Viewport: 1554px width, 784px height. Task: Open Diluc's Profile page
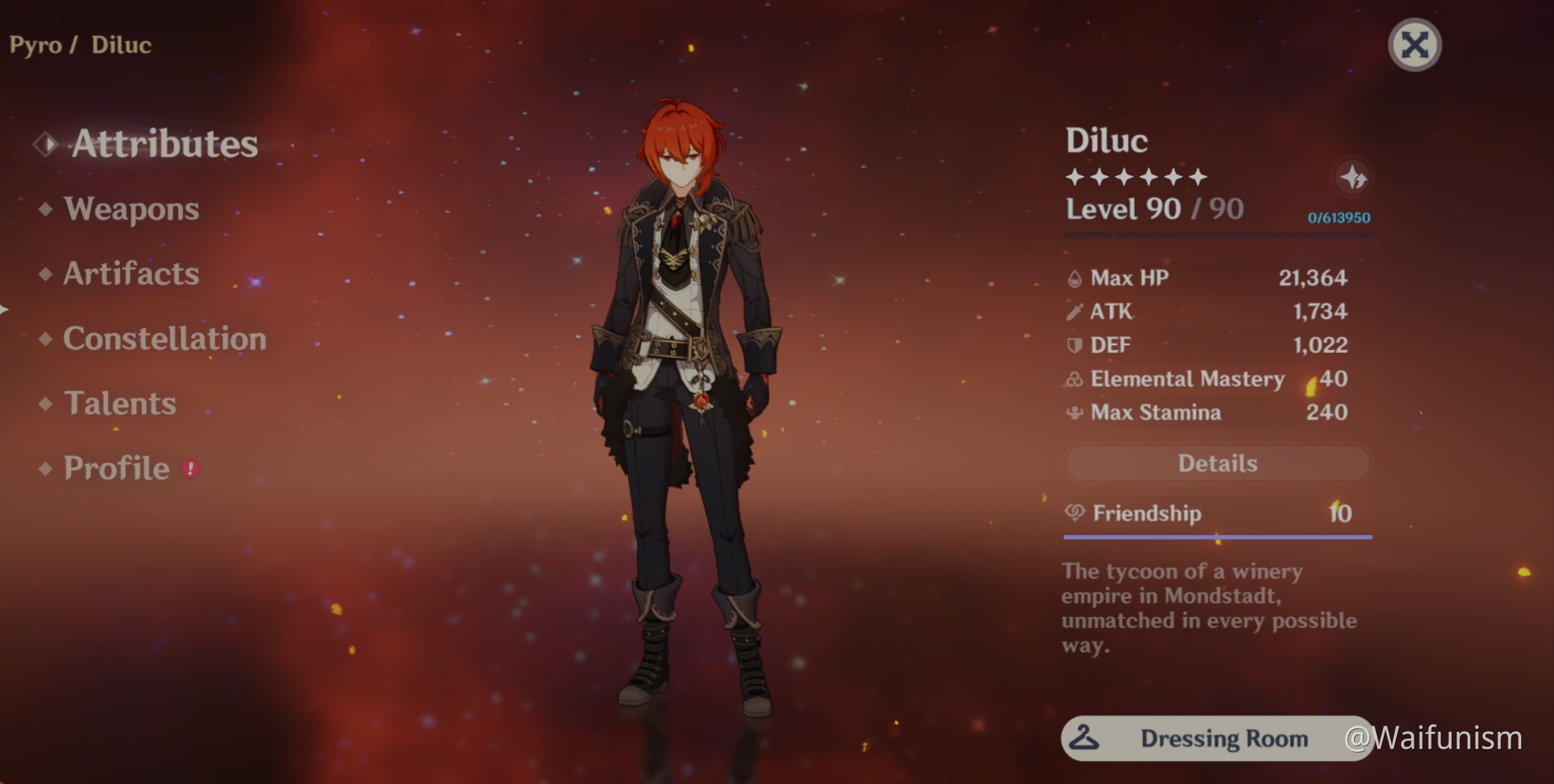click(116, 468)
